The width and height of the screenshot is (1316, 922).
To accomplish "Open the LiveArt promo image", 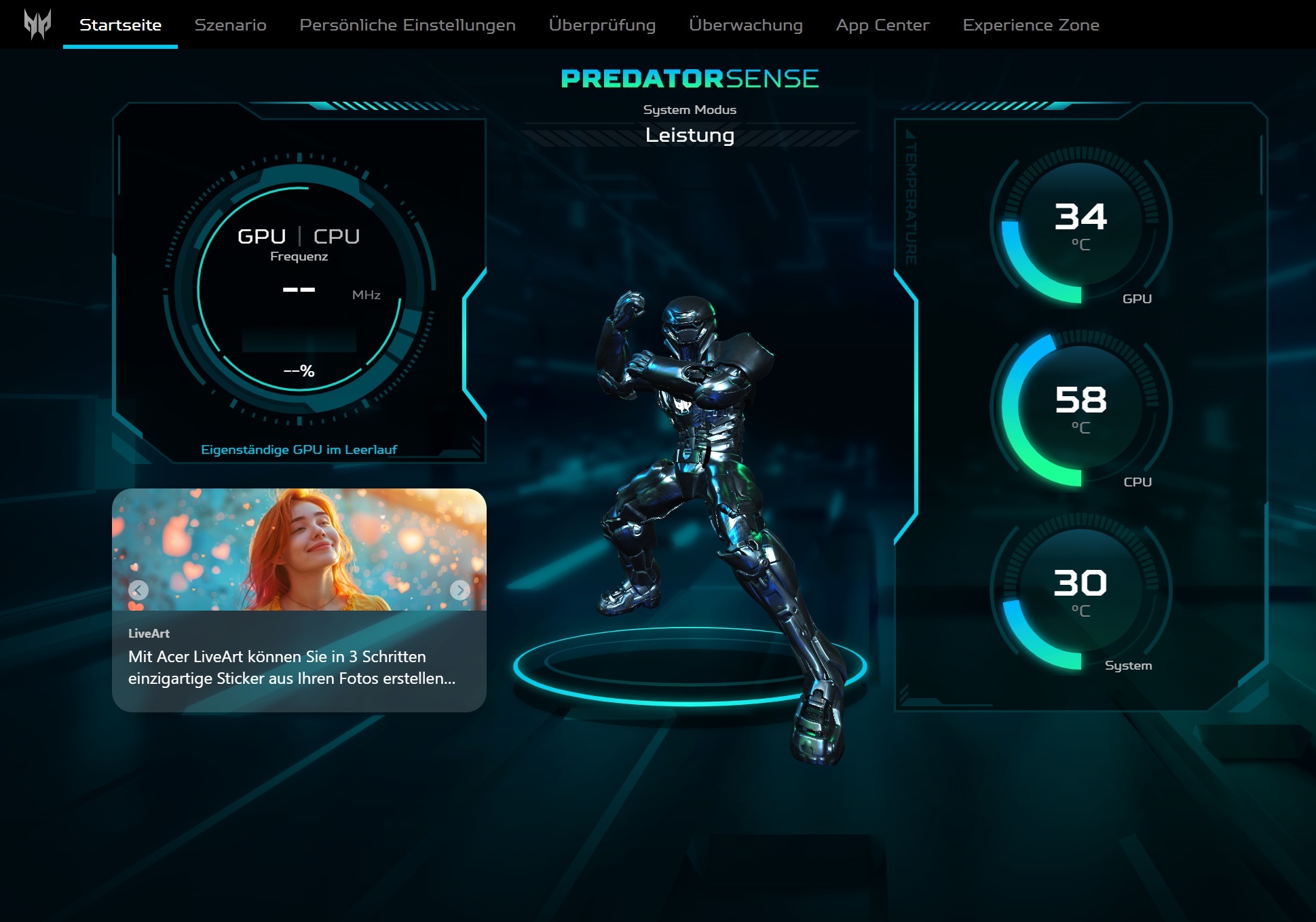I will tap(299, 550).
